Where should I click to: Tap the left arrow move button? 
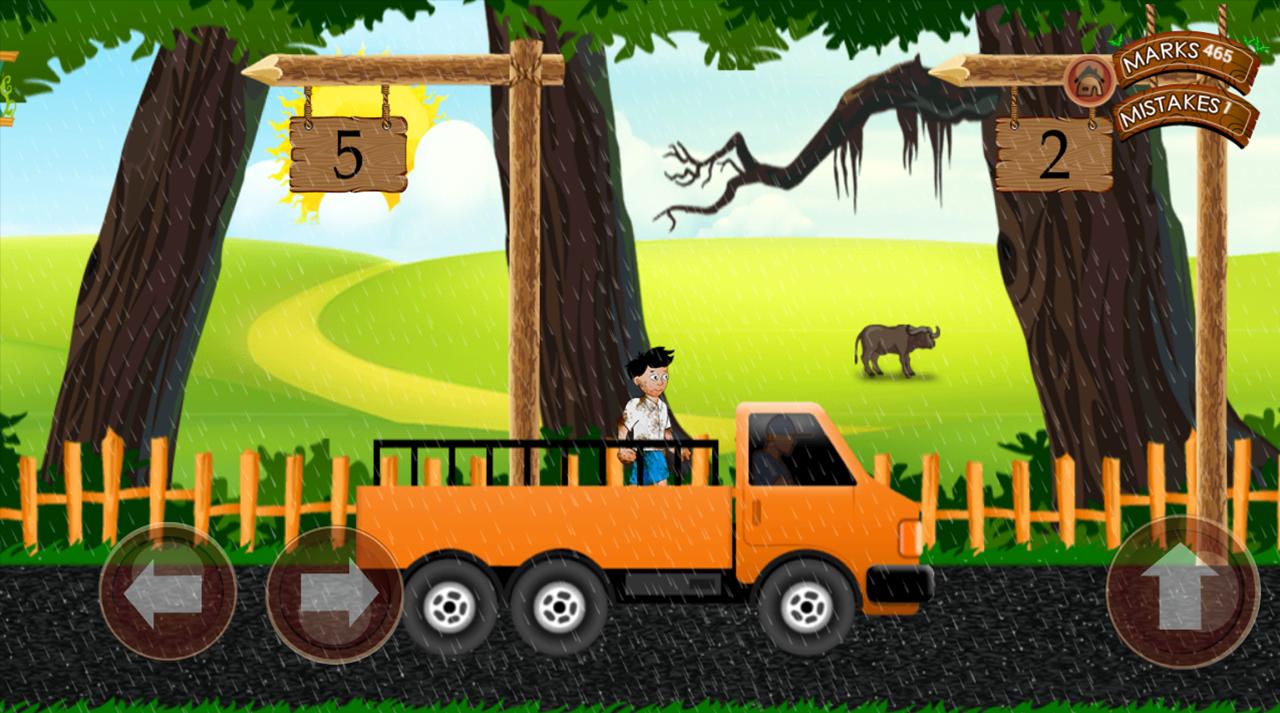pyautogui.click(x=167, y=592)
